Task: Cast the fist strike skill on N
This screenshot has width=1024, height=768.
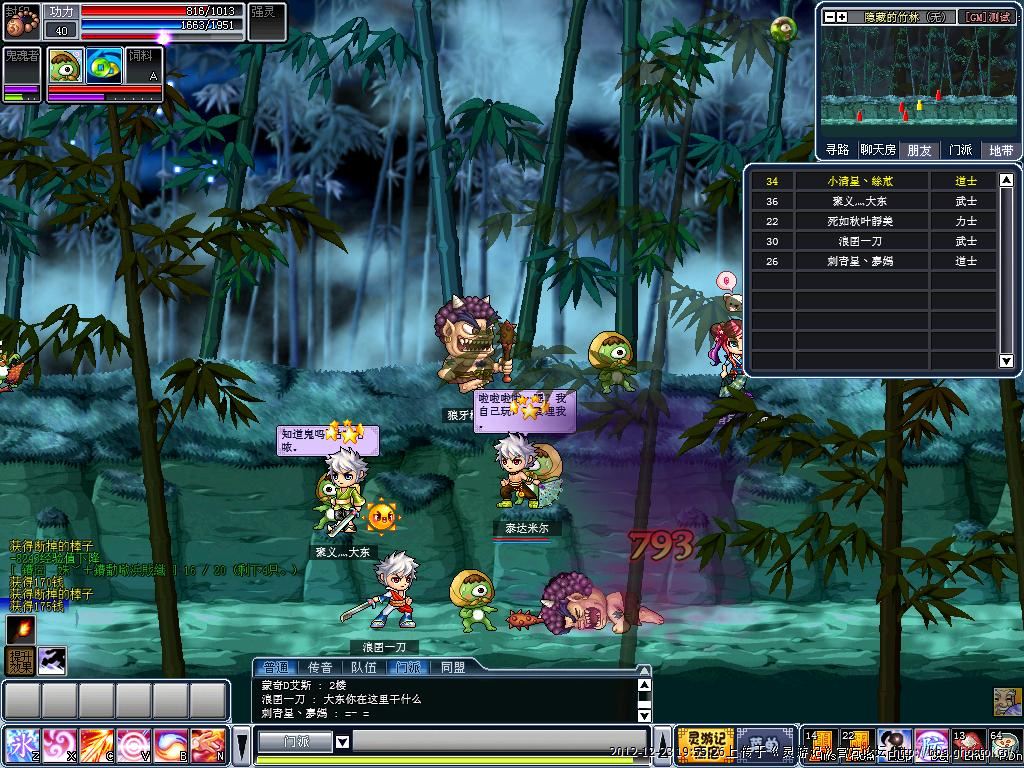Action: 208,745
